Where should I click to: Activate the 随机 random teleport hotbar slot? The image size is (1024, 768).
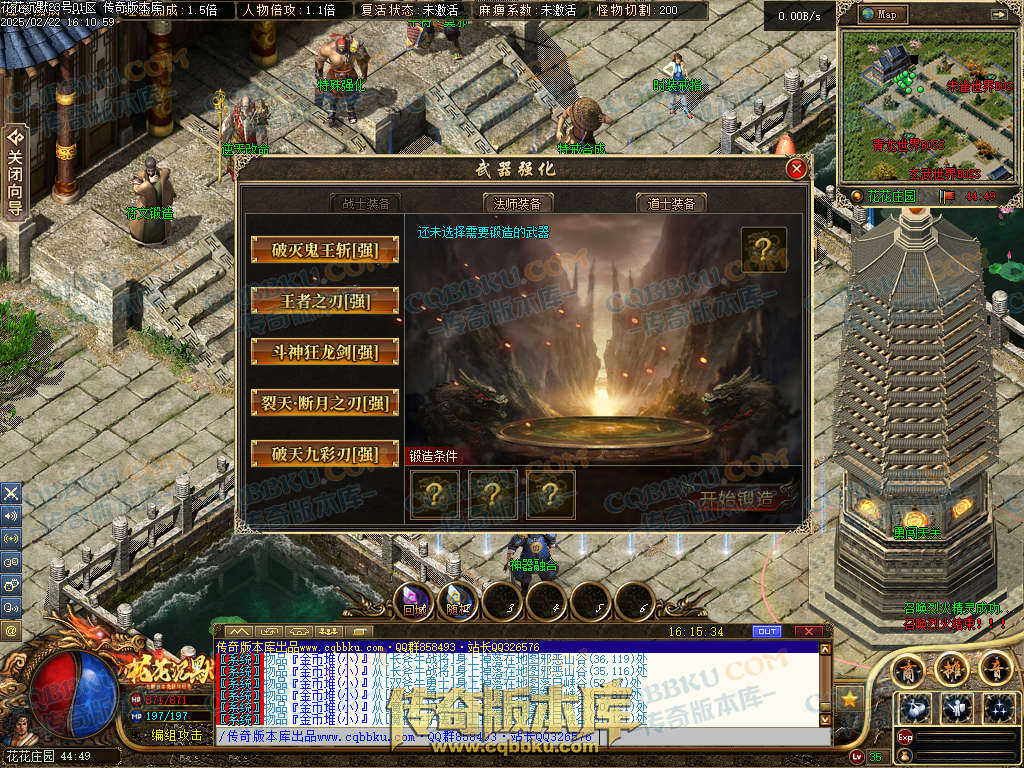point(457,602)
